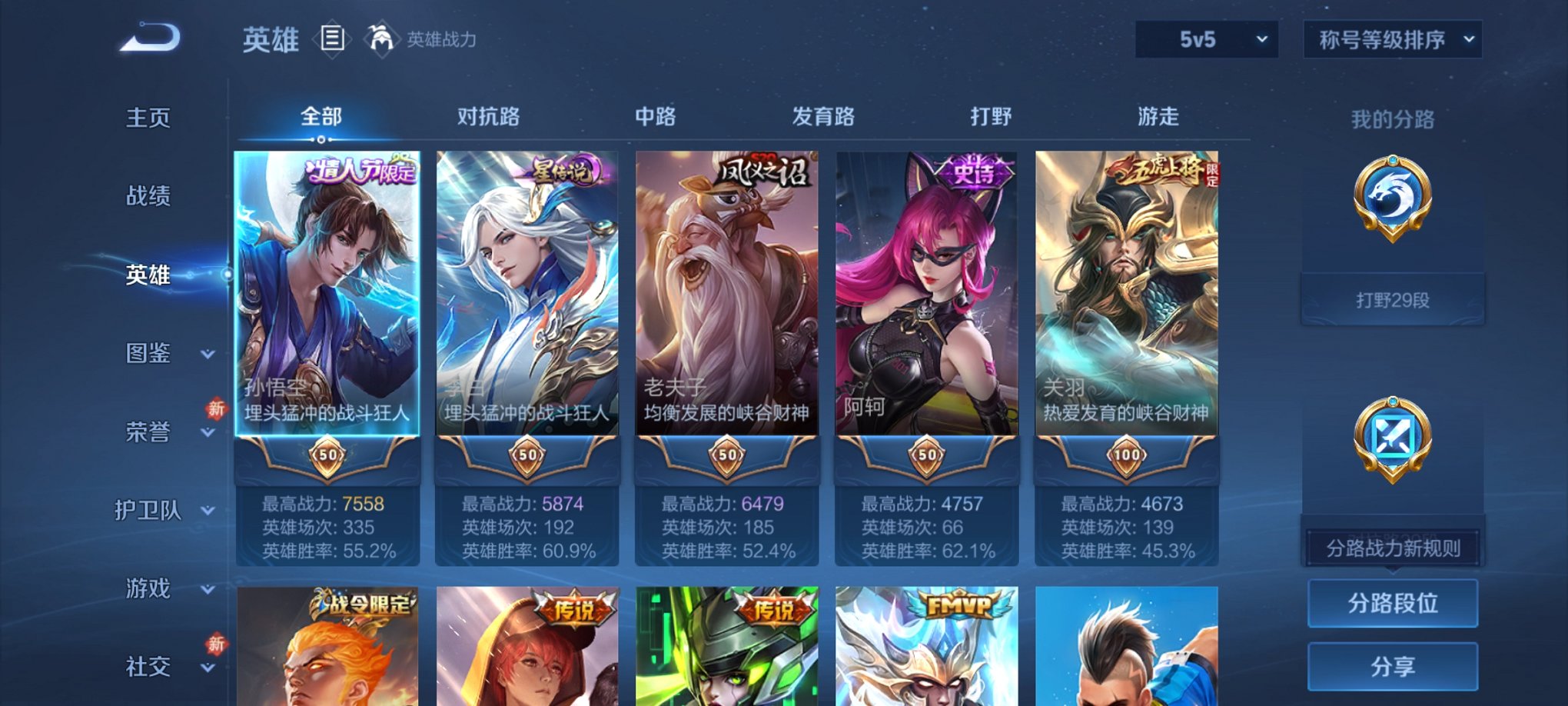1568x706 pixels.
Task: Open the hero list document icon beside 英雄 title
Action: pos(332,40)
